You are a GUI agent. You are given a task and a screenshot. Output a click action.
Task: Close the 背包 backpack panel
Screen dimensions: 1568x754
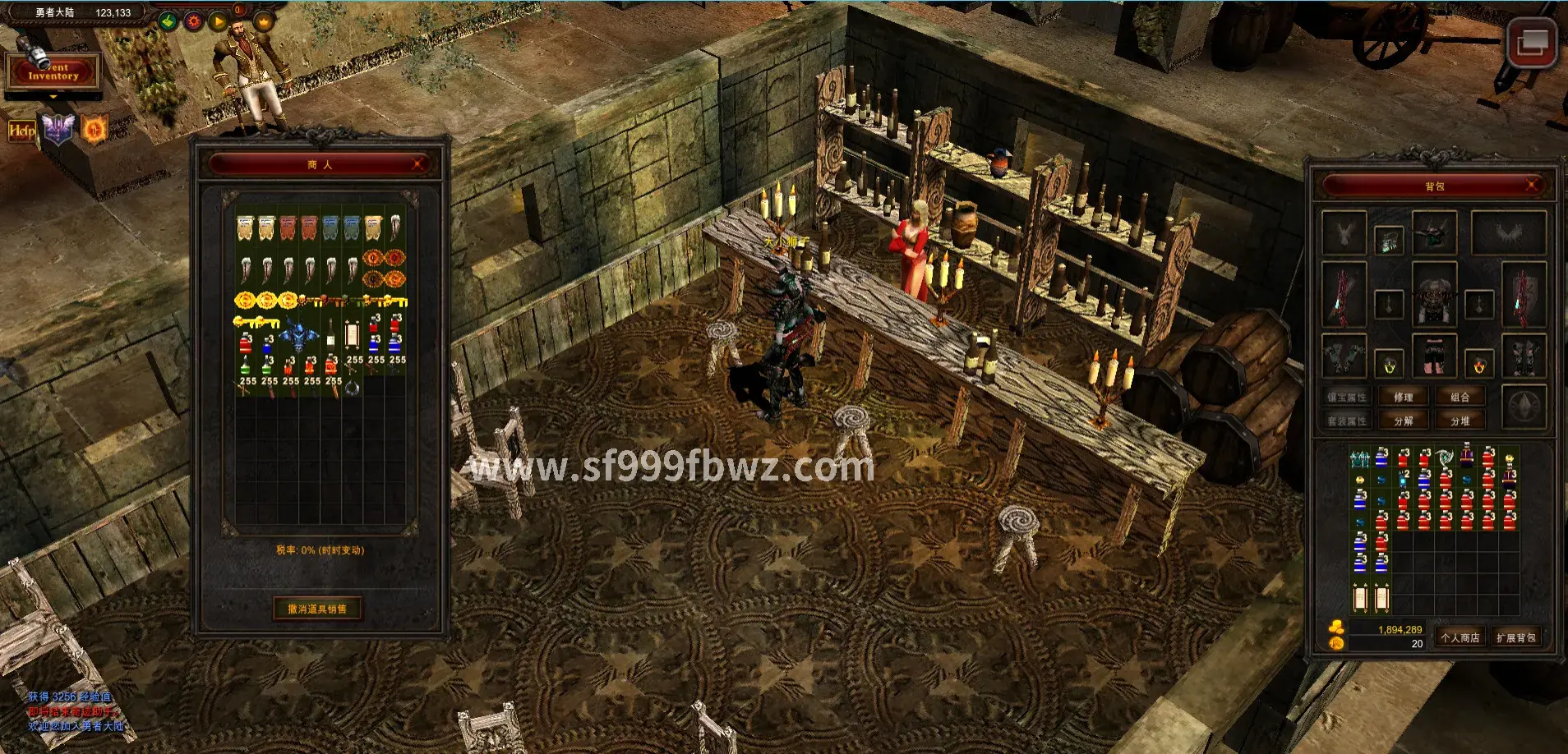1532,186
